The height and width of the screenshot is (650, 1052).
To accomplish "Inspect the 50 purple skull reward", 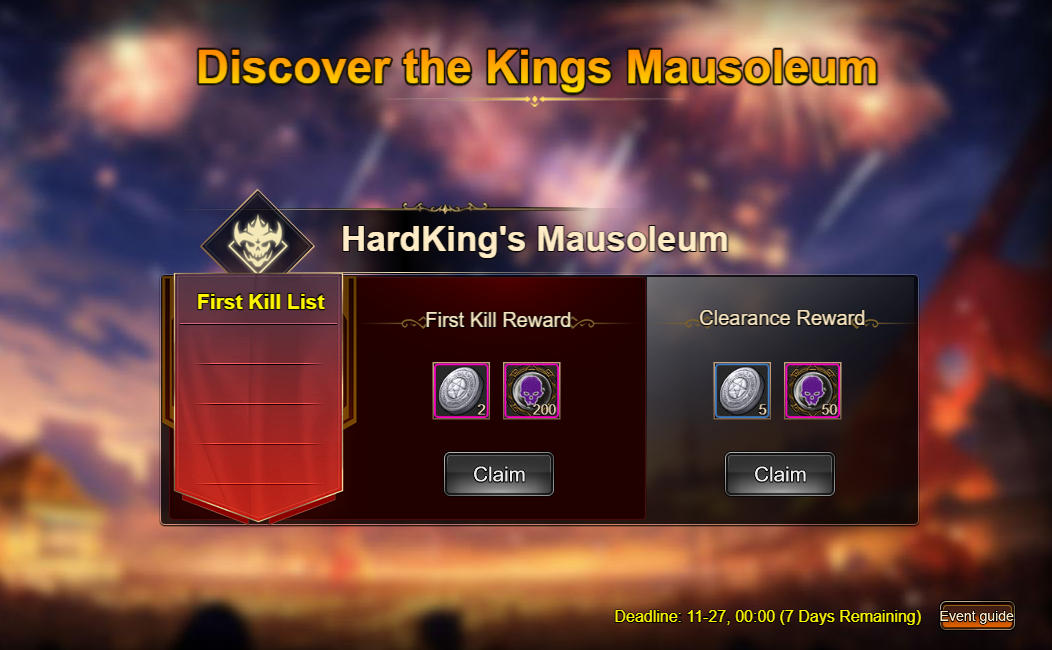I will [x=812, y=391].
